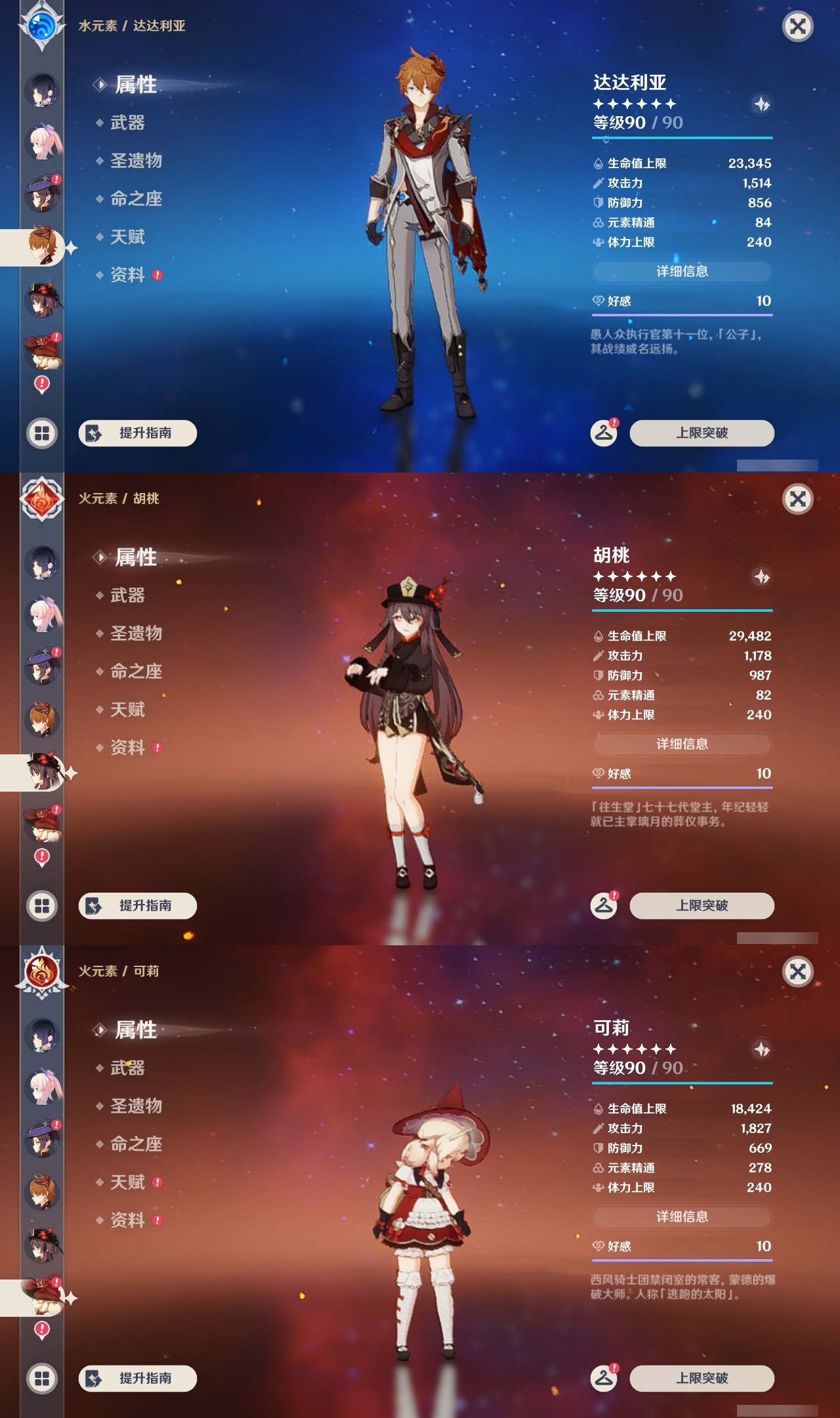Open 天赋 (Talents) with red notification for Klee
Viewport: 840px width, 1418px height.
click(128, 1182)
